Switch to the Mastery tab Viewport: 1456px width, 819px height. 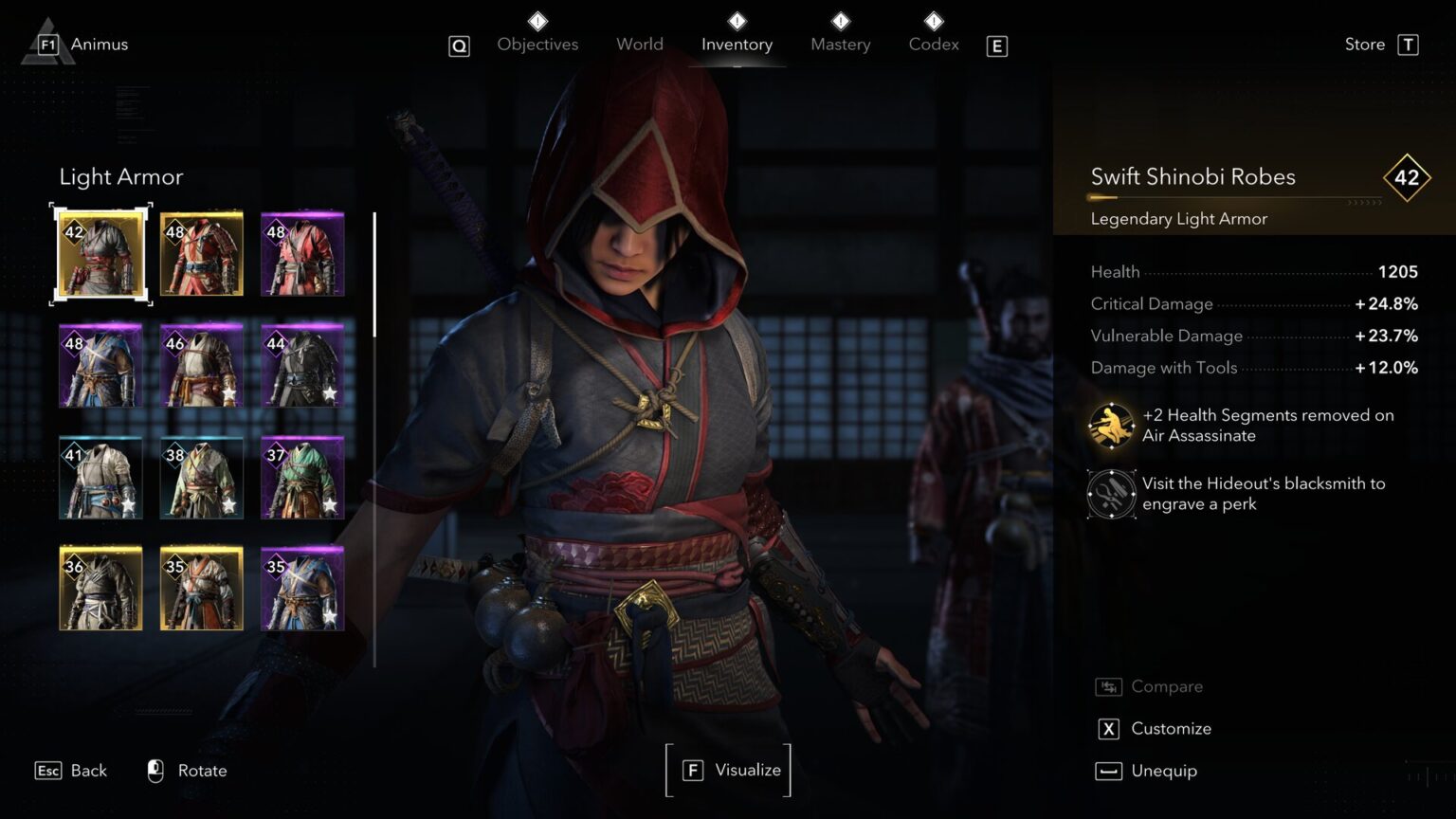(840, 44)
